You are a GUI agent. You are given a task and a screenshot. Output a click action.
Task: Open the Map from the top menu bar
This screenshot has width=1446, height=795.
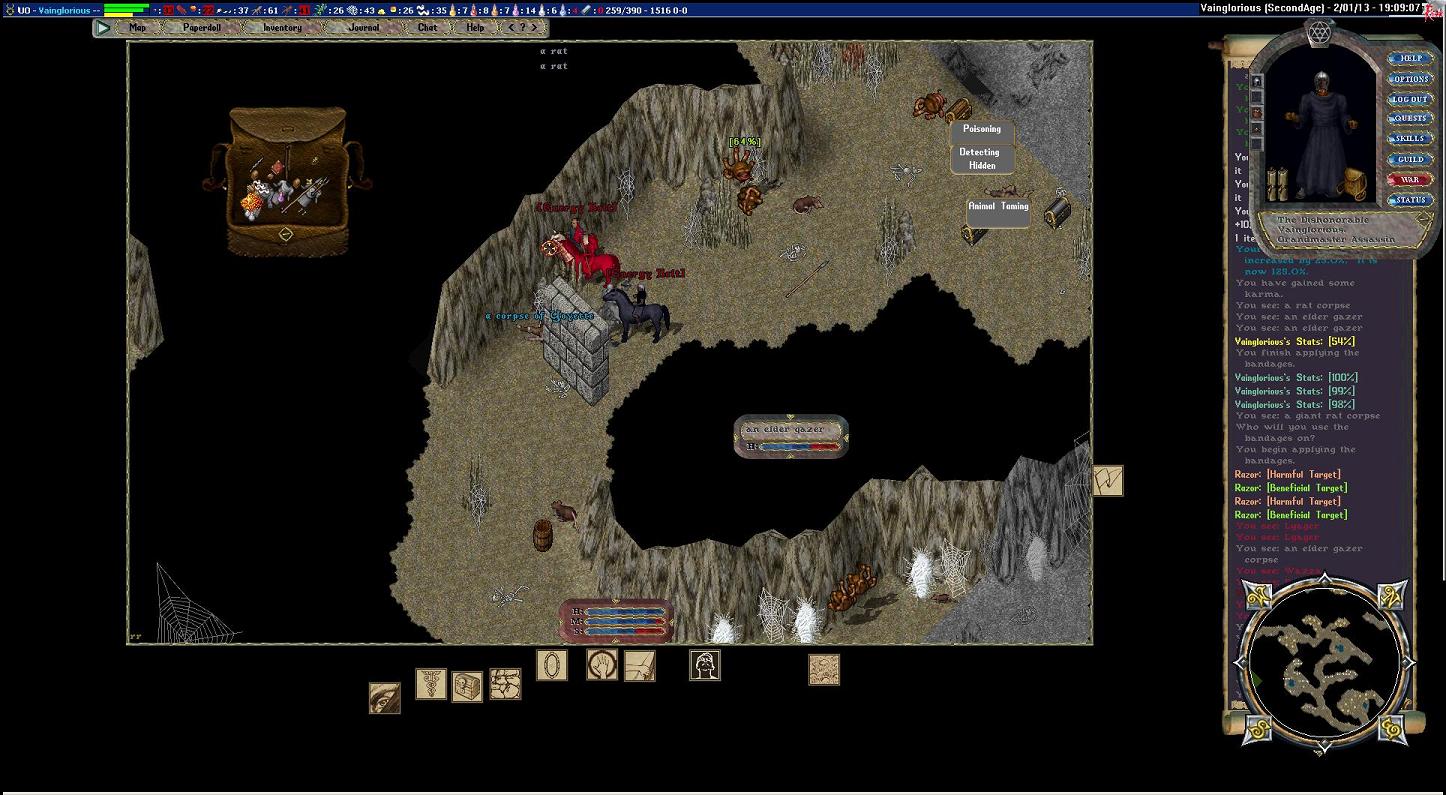(137, 28)
